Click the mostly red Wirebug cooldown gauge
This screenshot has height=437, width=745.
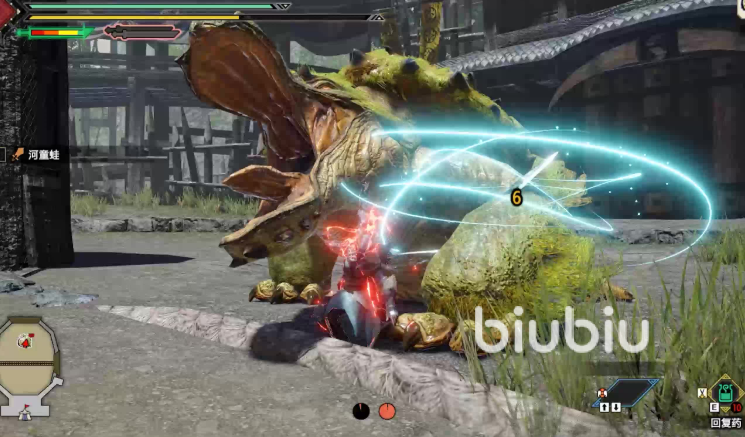pyautogui.click(x=387, y=410)
